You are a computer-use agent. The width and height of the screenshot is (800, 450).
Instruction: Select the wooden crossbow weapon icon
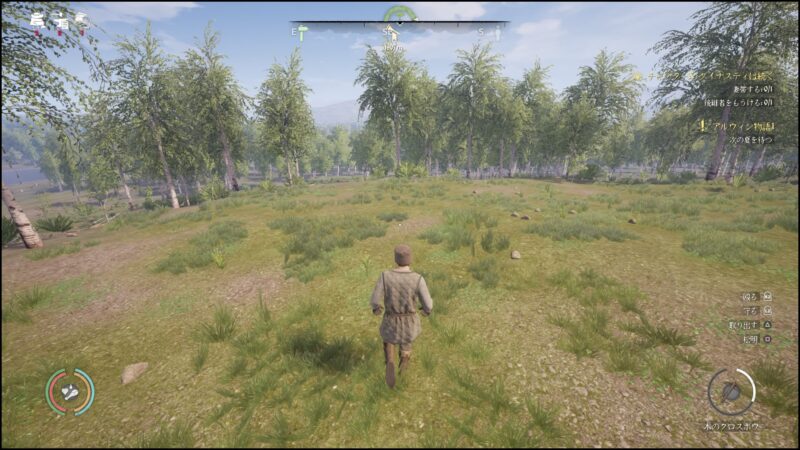tap(732, 391)
